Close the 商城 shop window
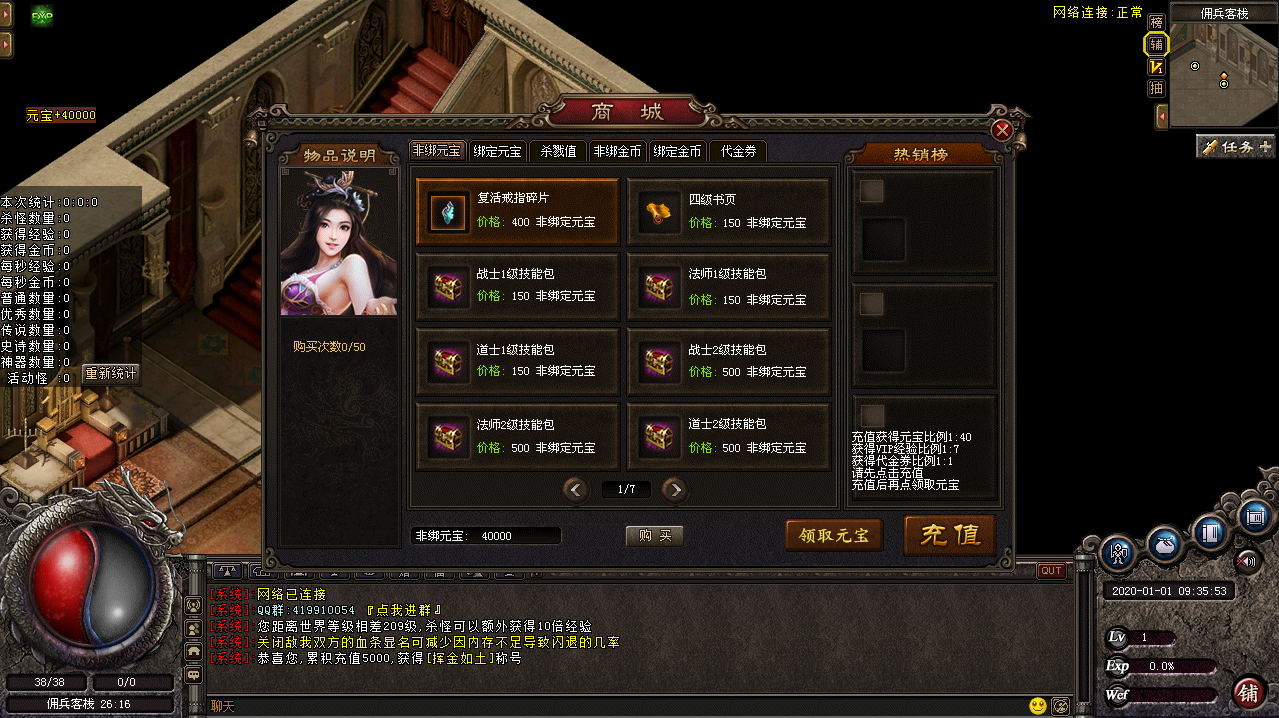 click(1002, 130)
